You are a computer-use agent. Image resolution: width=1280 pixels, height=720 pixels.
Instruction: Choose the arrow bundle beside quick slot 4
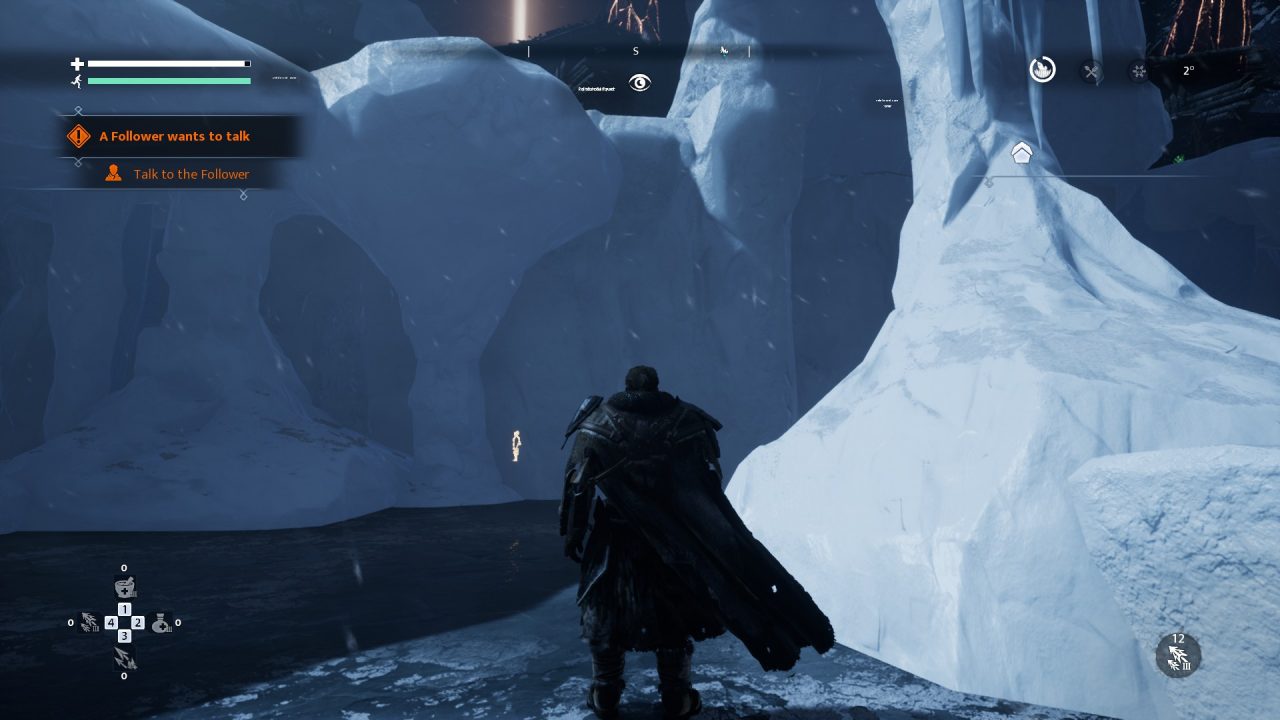coord(89,623)
